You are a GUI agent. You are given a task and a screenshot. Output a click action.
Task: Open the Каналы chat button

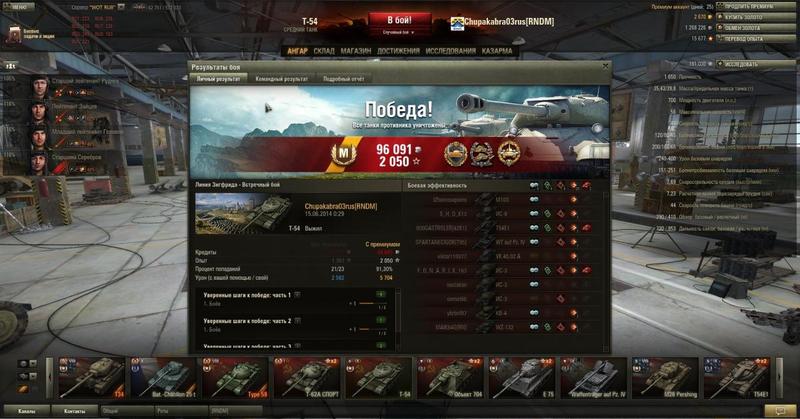(27, 411)
